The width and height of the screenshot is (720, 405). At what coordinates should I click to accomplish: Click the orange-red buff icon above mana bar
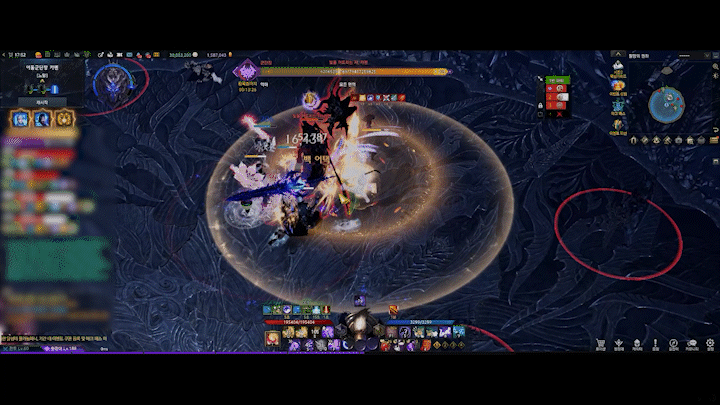pyautogui.click(x=394, y=310)
